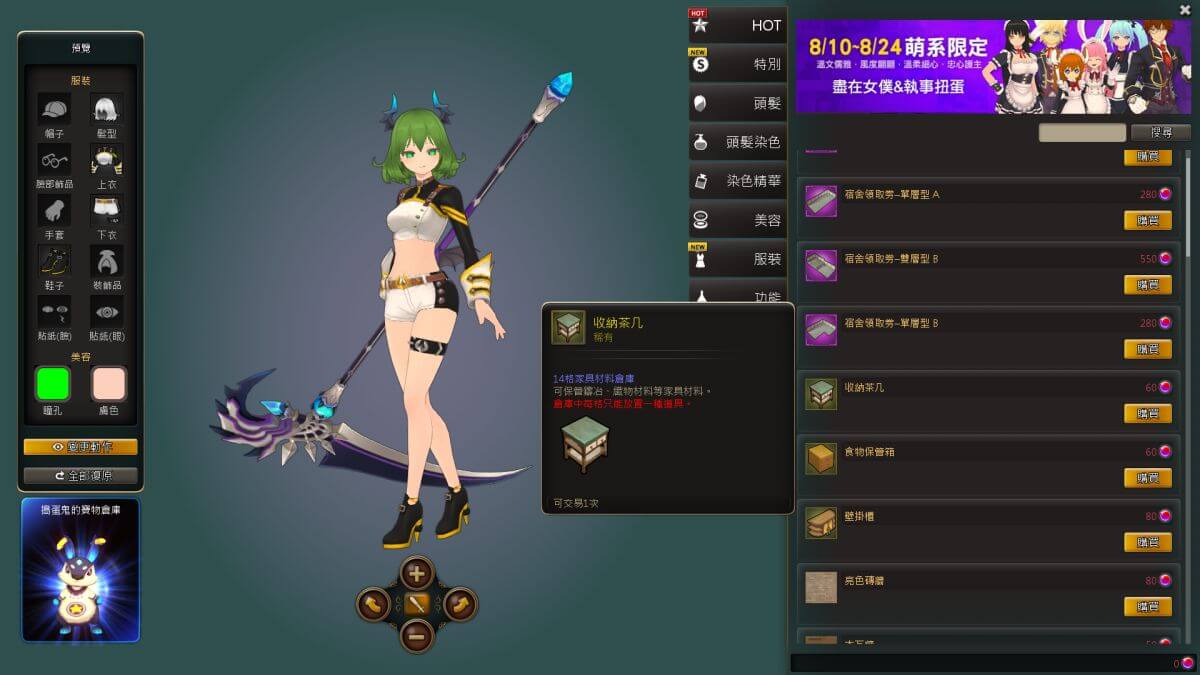This screenshot has width=1200, height=675.
Task: Select the 頭髮 hair category
Action: coord(738,103)
